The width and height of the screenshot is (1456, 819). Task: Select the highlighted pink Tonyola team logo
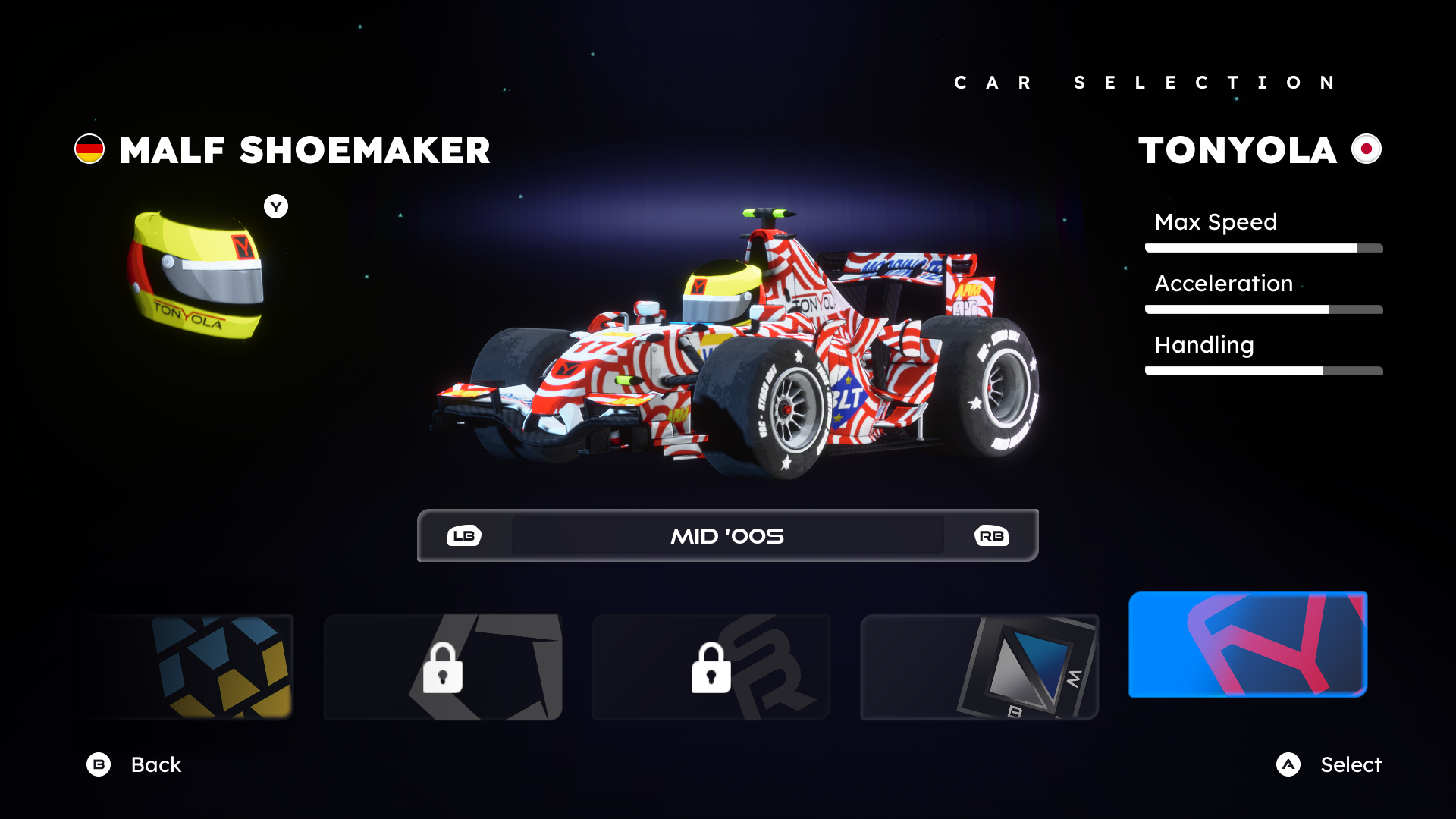(x=1247, y=645)
